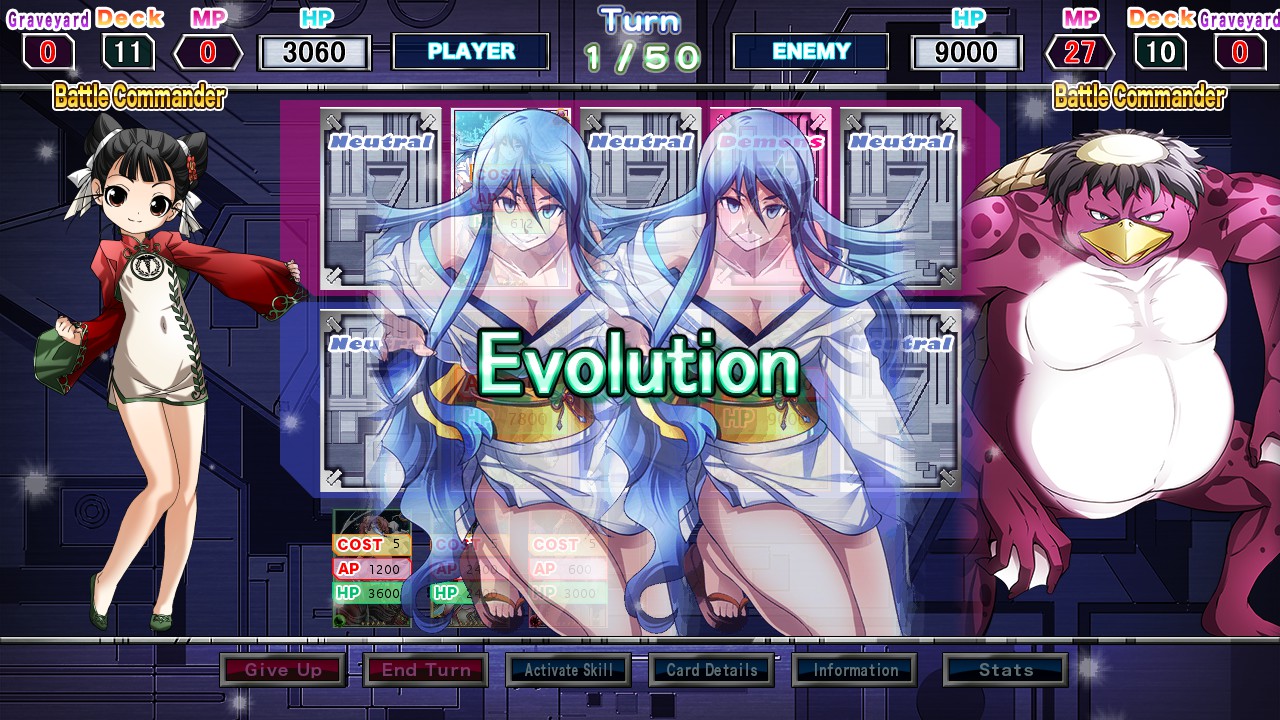Image resolution: width=1280 pixels, height=720 pixels.
Task: Click the enemy's HP display showing 9000
Action: 966,53
